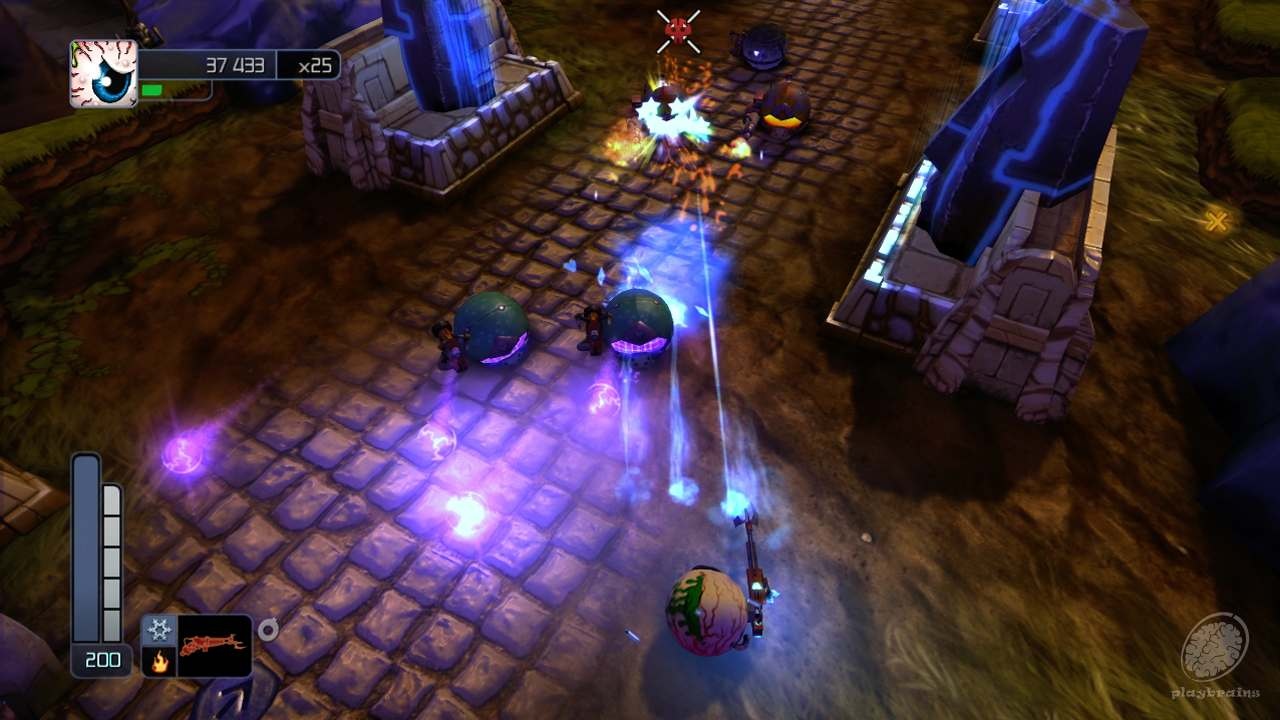Select the flame elemental ammo icon
The height and width of the screenshot is (720, 1280).
point(159,660)
